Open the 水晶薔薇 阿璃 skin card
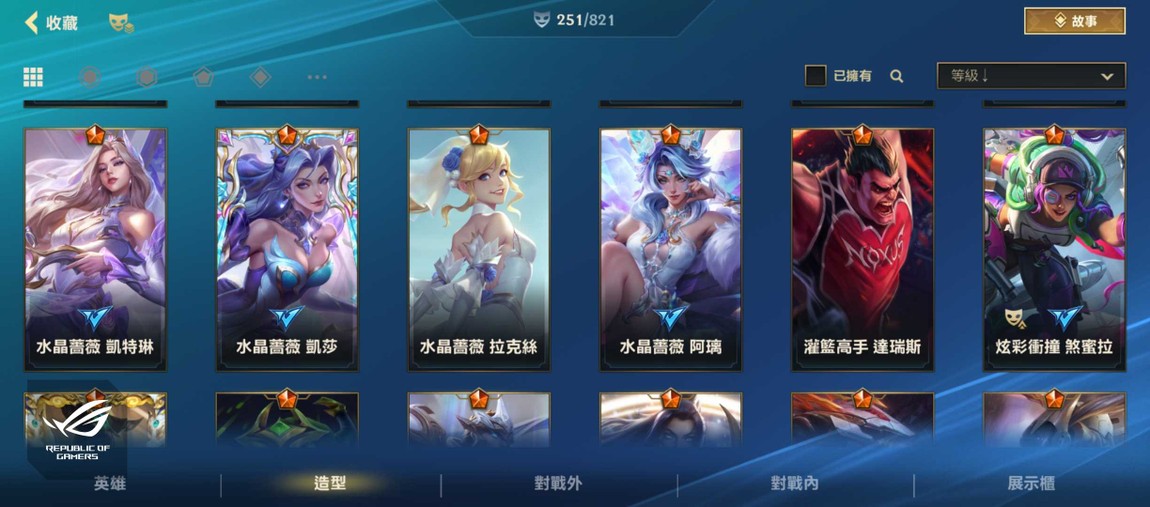The image size is (1150, 507). (x=671, y=248)
